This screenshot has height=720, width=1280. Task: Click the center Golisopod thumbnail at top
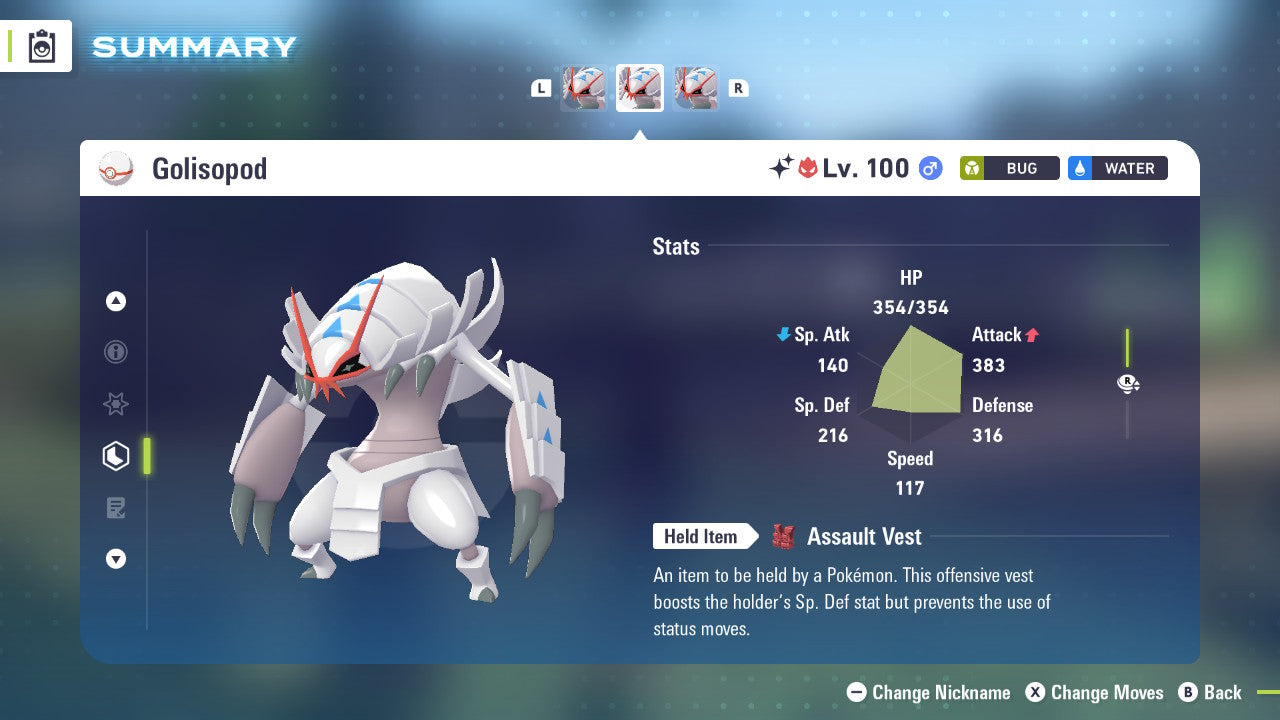pos(639,87)
